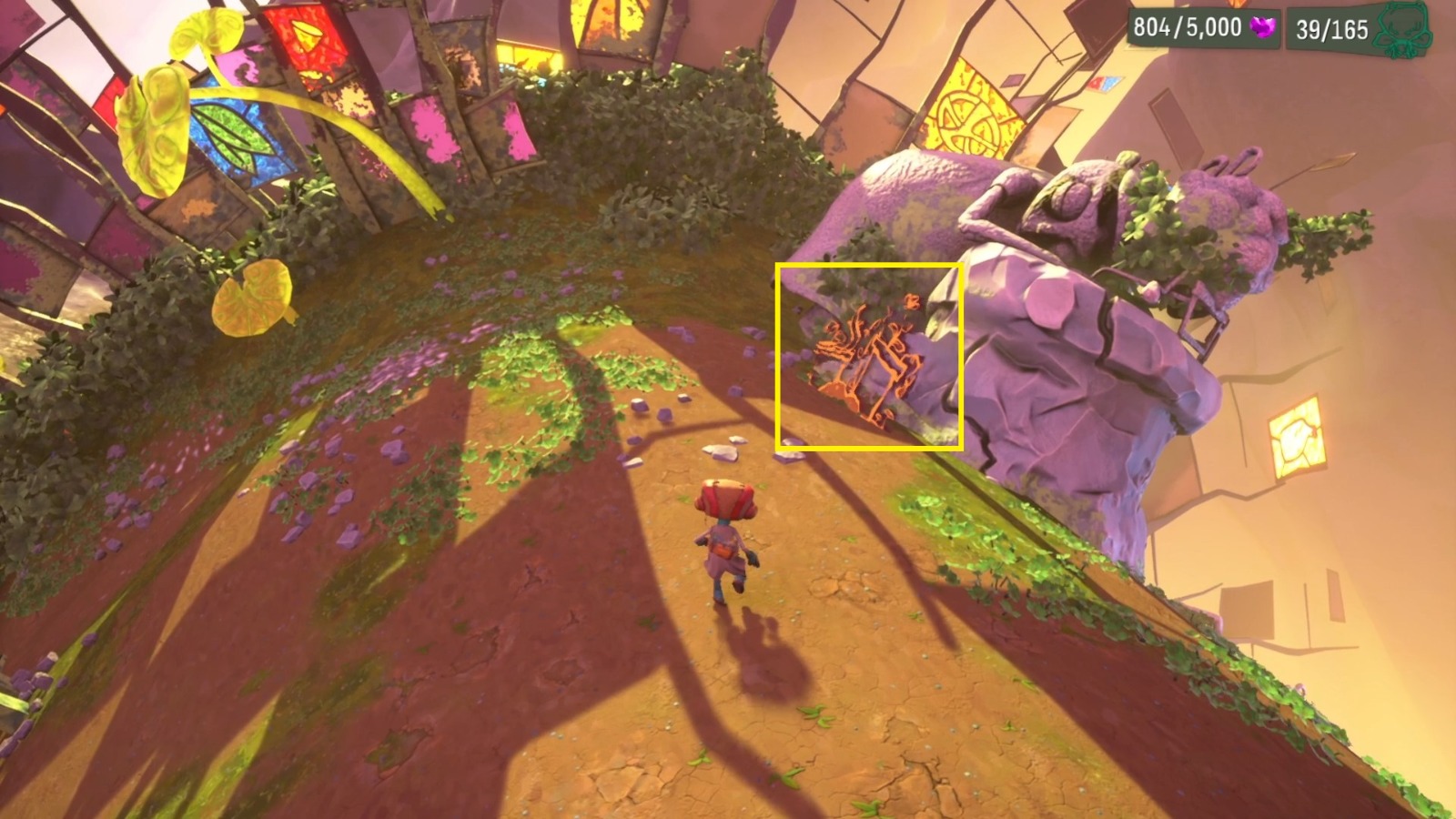
Task: Expand the 39/165 collectible counter
Action: click(x=1329, y=27)
